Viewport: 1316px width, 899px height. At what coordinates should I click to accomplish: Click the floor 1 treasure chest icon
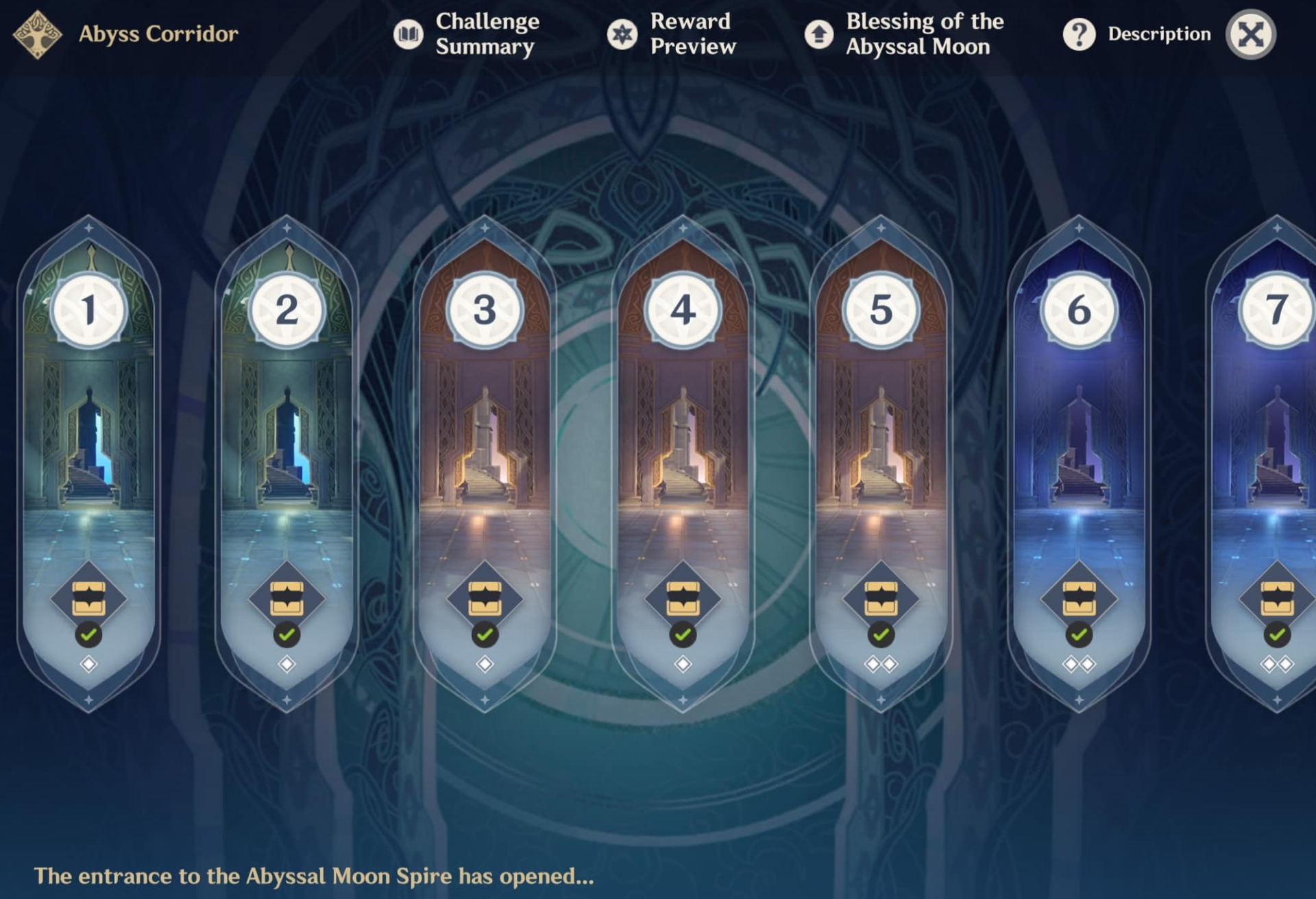coord(88,599)
